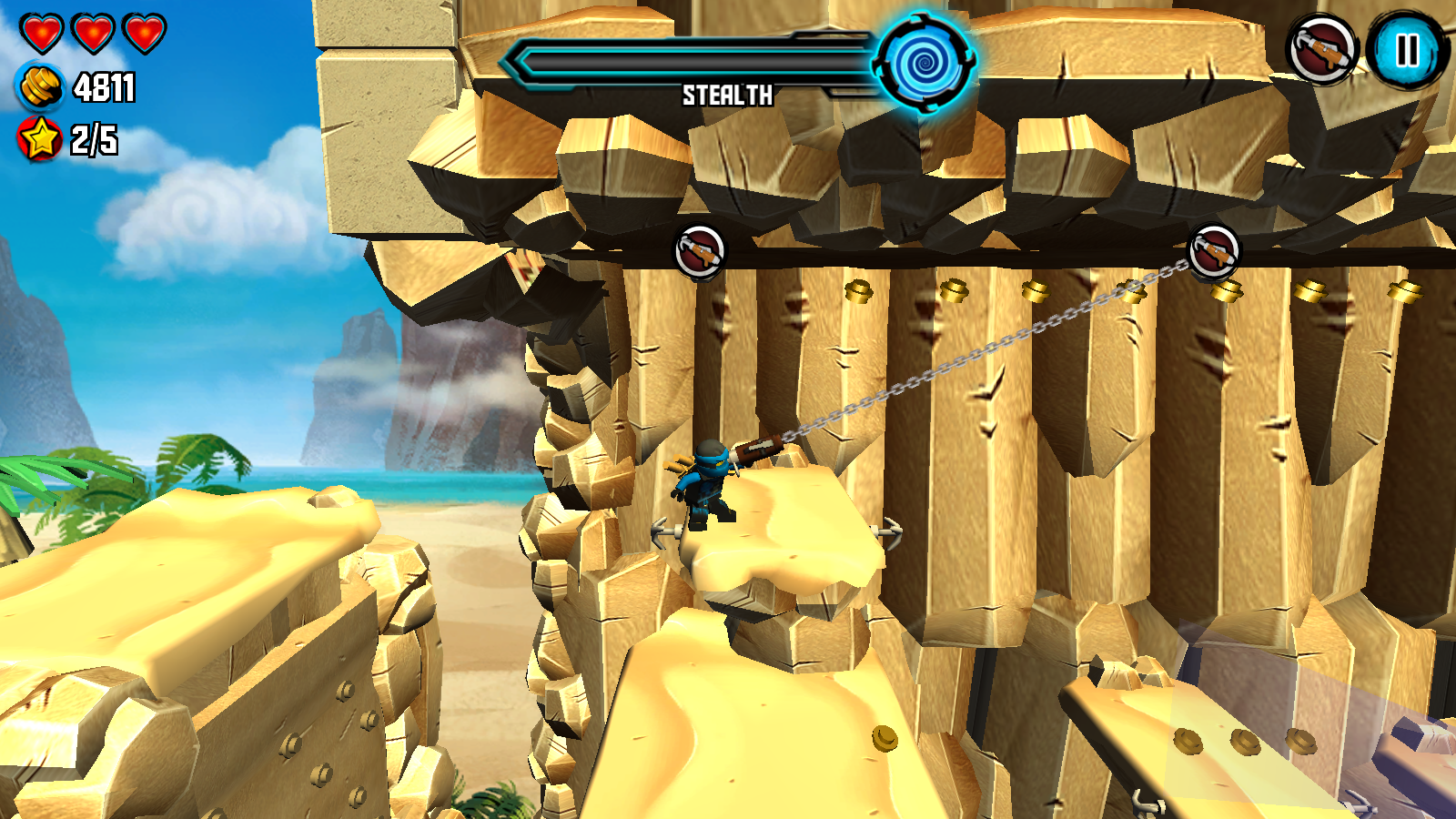Activate the blue spiral Stealth ability

(924, 62)
